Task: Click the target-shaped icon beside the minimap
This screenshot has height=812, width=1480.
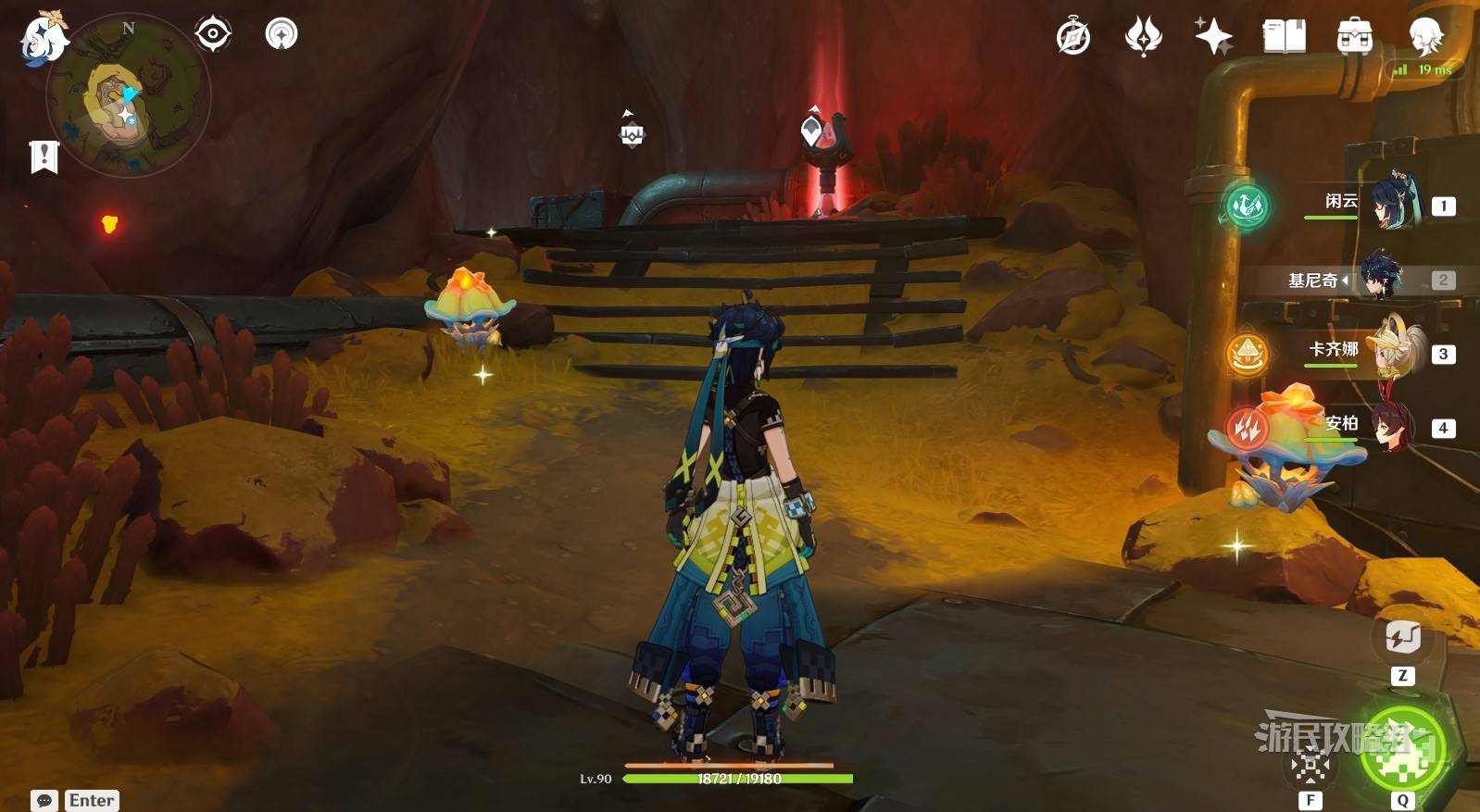Action: tap(213, 34)
